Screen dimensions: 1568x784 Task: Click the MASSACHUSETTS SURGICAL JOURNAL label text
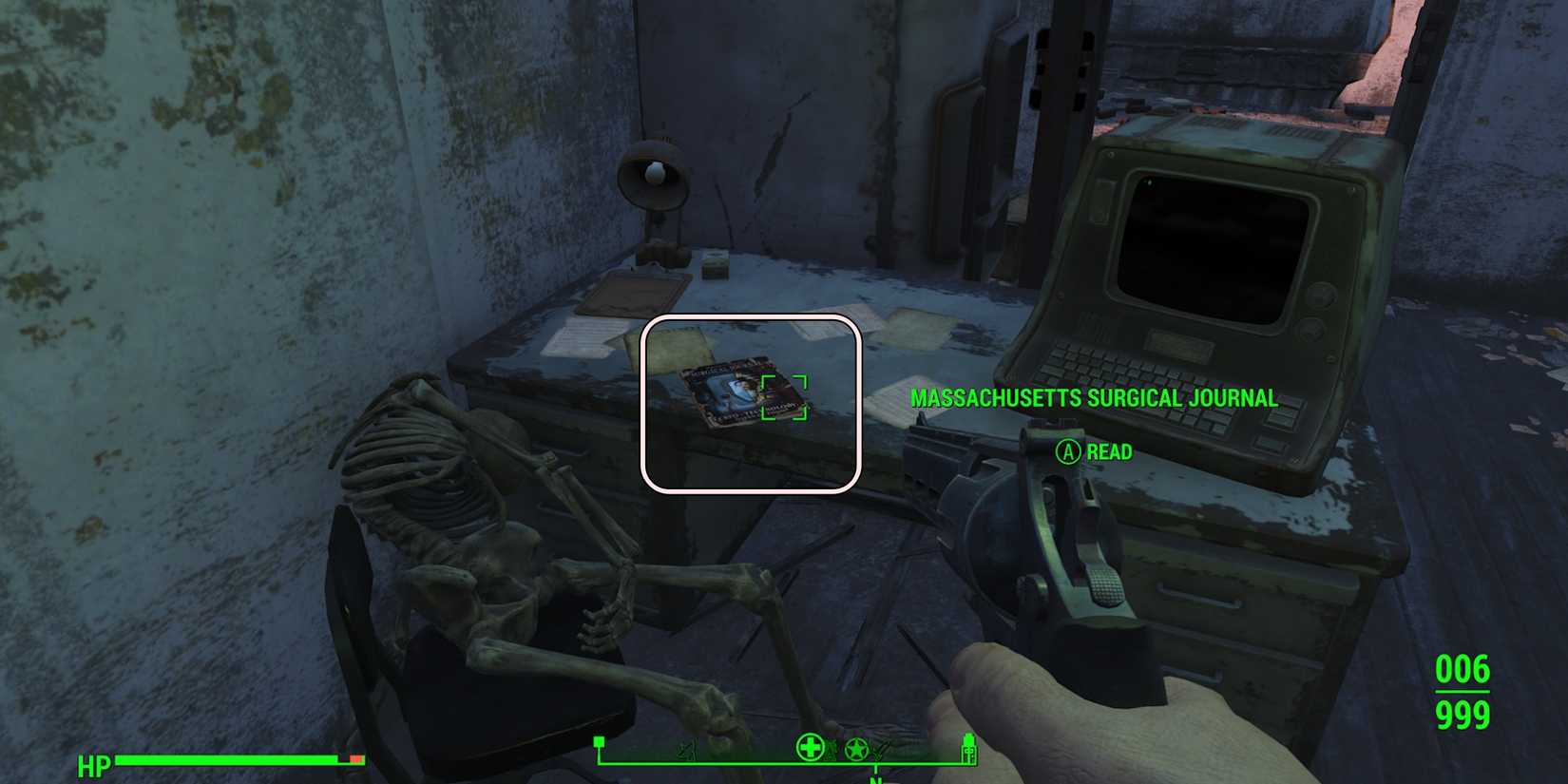click(x=1094, y=398)
